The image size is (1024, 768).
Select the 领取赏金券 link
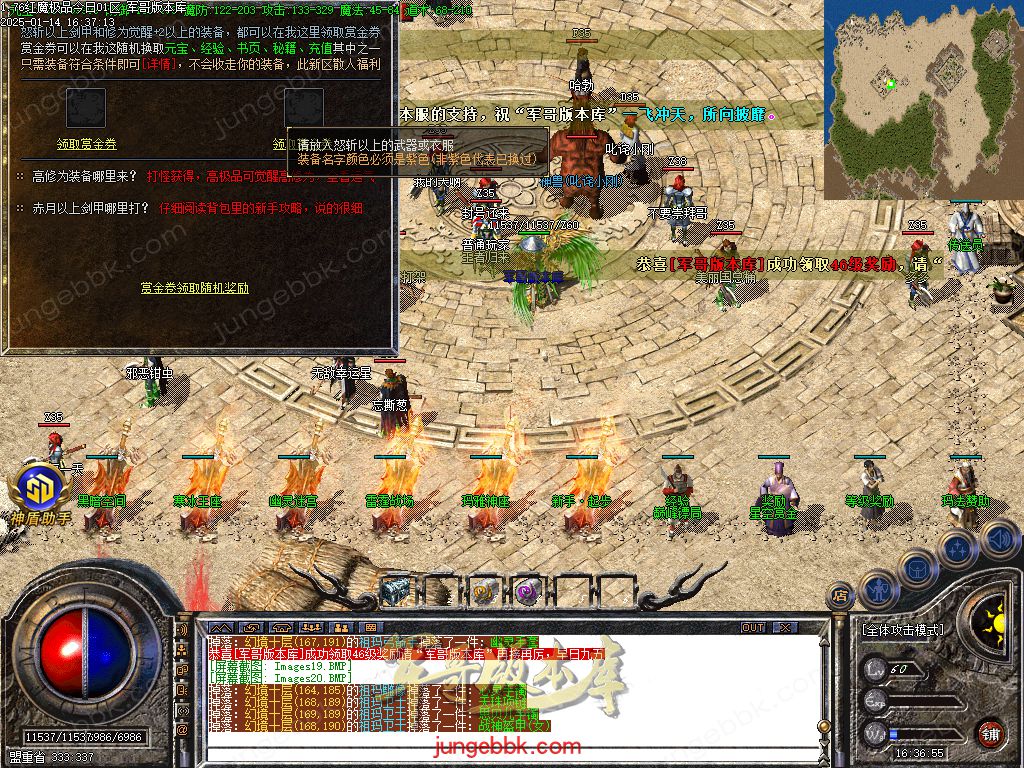[86, 144]
